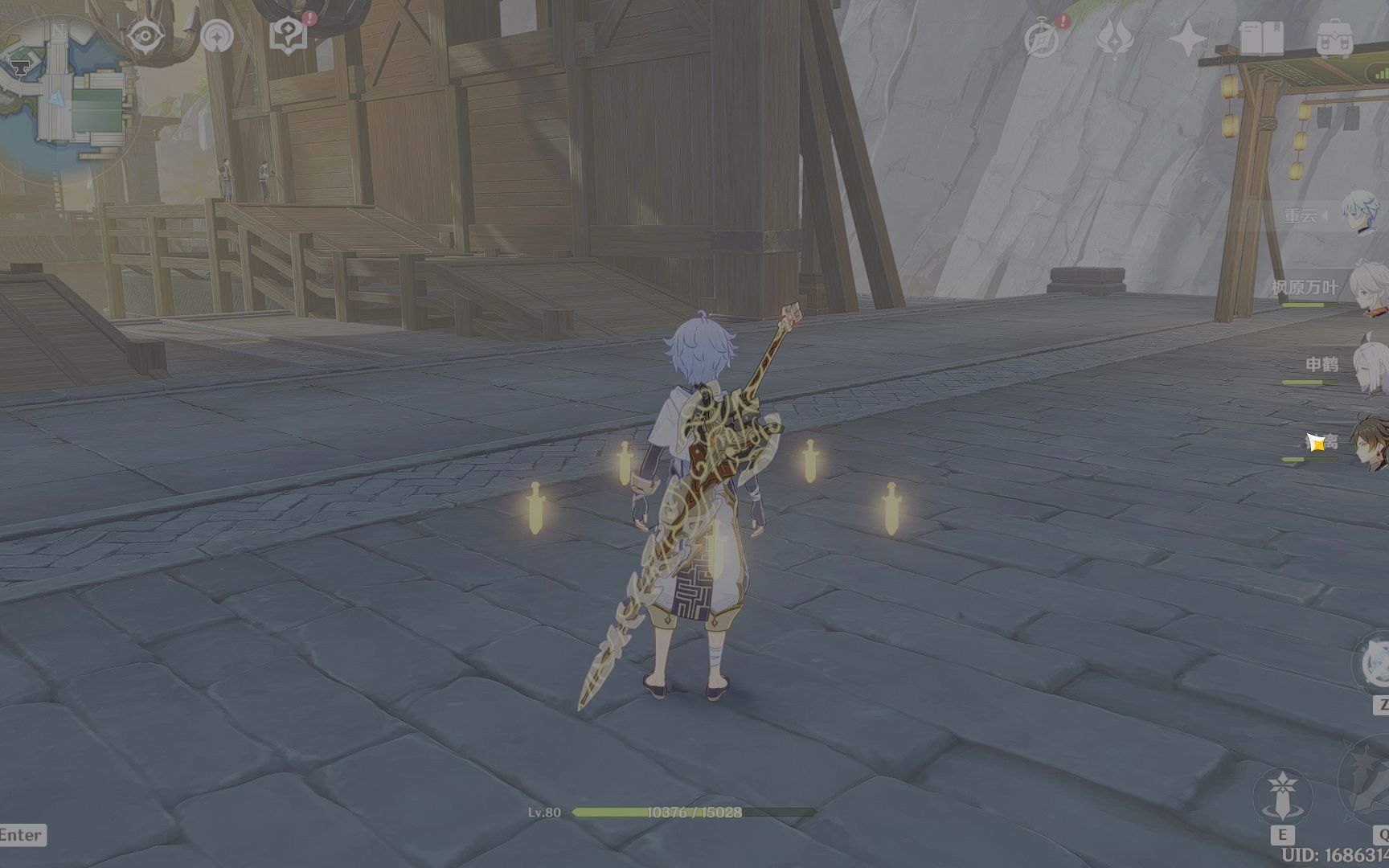Activate the Elemental Skill icon
The height and width of the screenshot is (868, 1389).
click(x=1281, y=797)
